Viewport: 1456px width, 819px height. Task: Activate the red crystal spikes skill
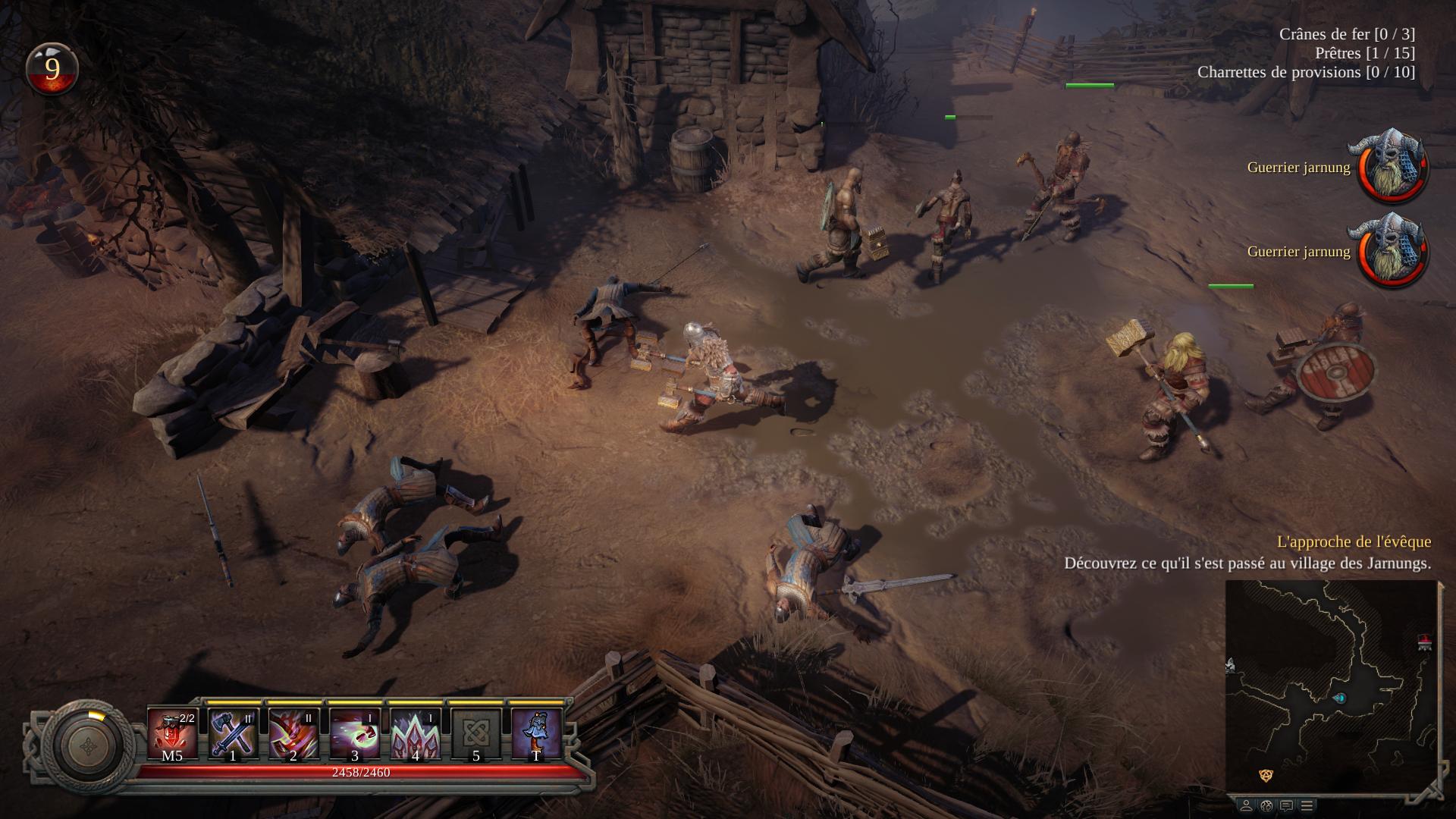click(415, 733)
